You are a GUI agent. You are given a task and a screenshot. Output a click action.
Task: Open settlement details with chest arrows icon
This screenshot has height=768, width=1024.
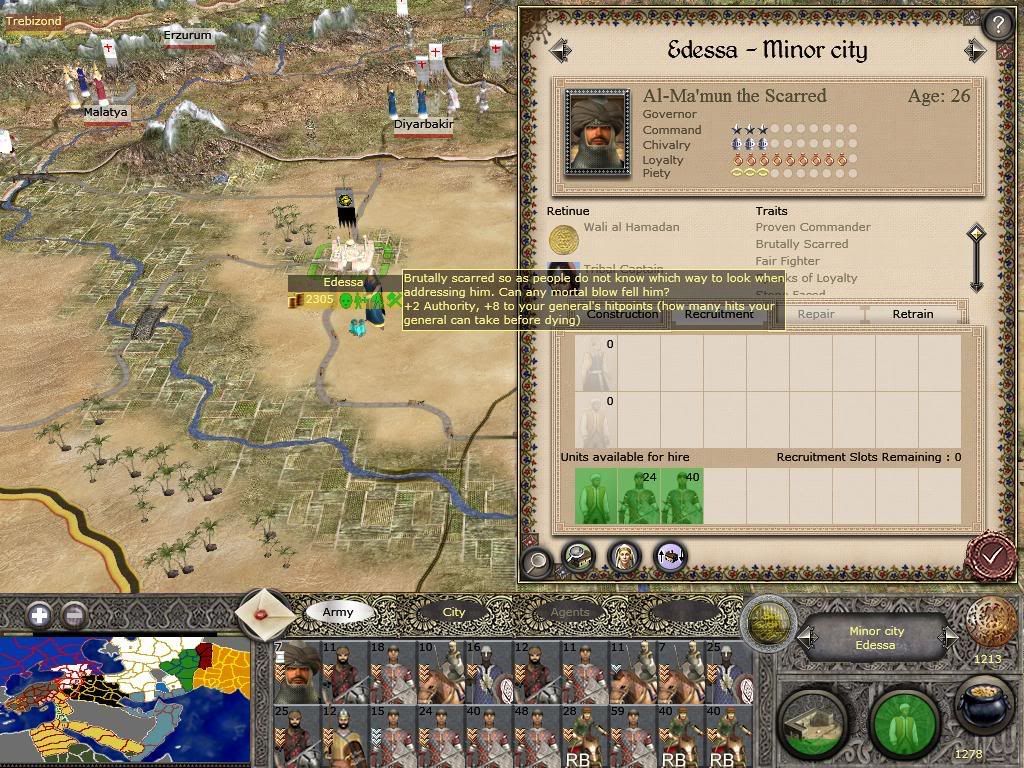670,556
